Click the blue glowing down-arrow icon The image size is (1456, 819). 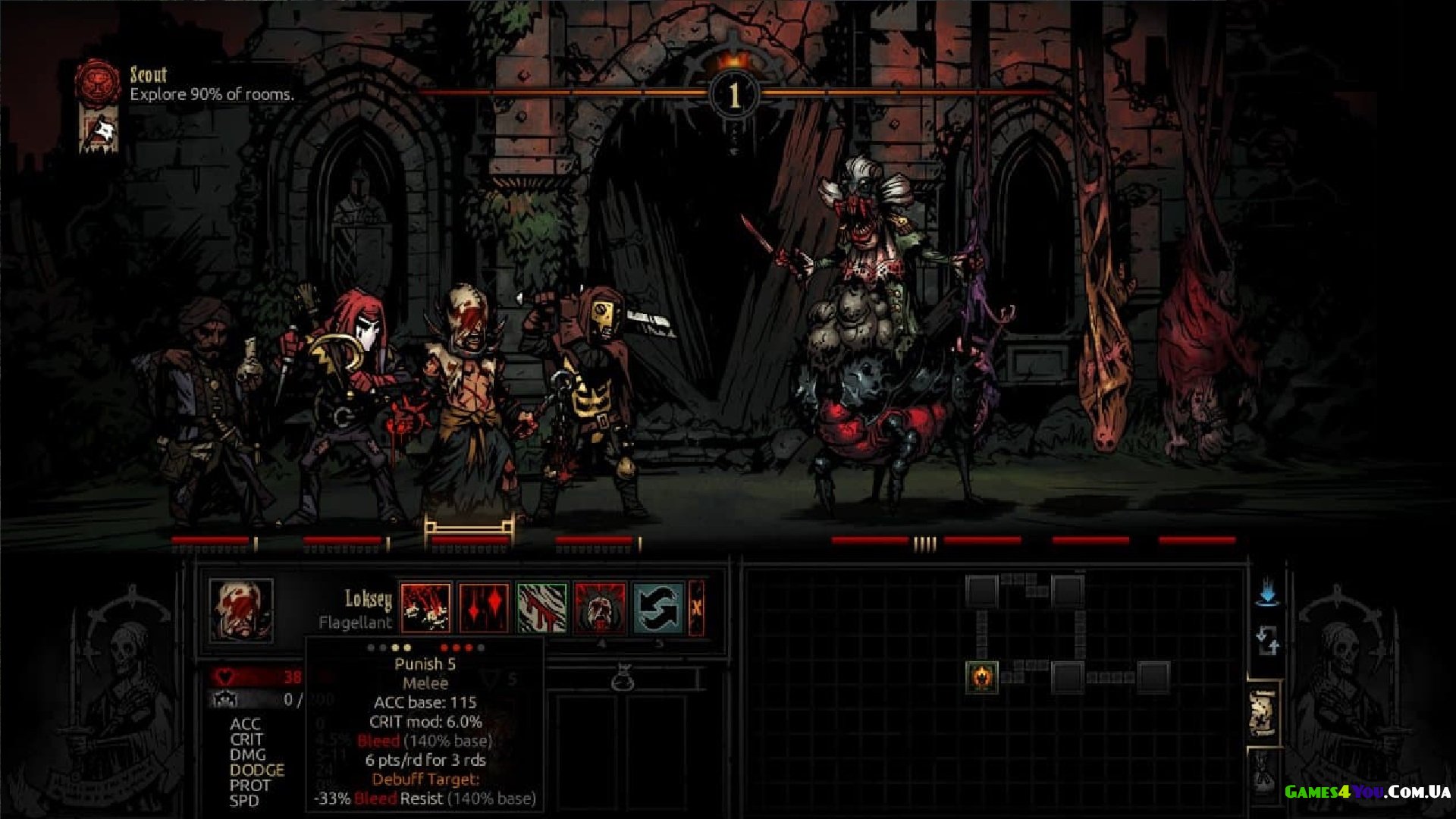[x=1266, y=592]
